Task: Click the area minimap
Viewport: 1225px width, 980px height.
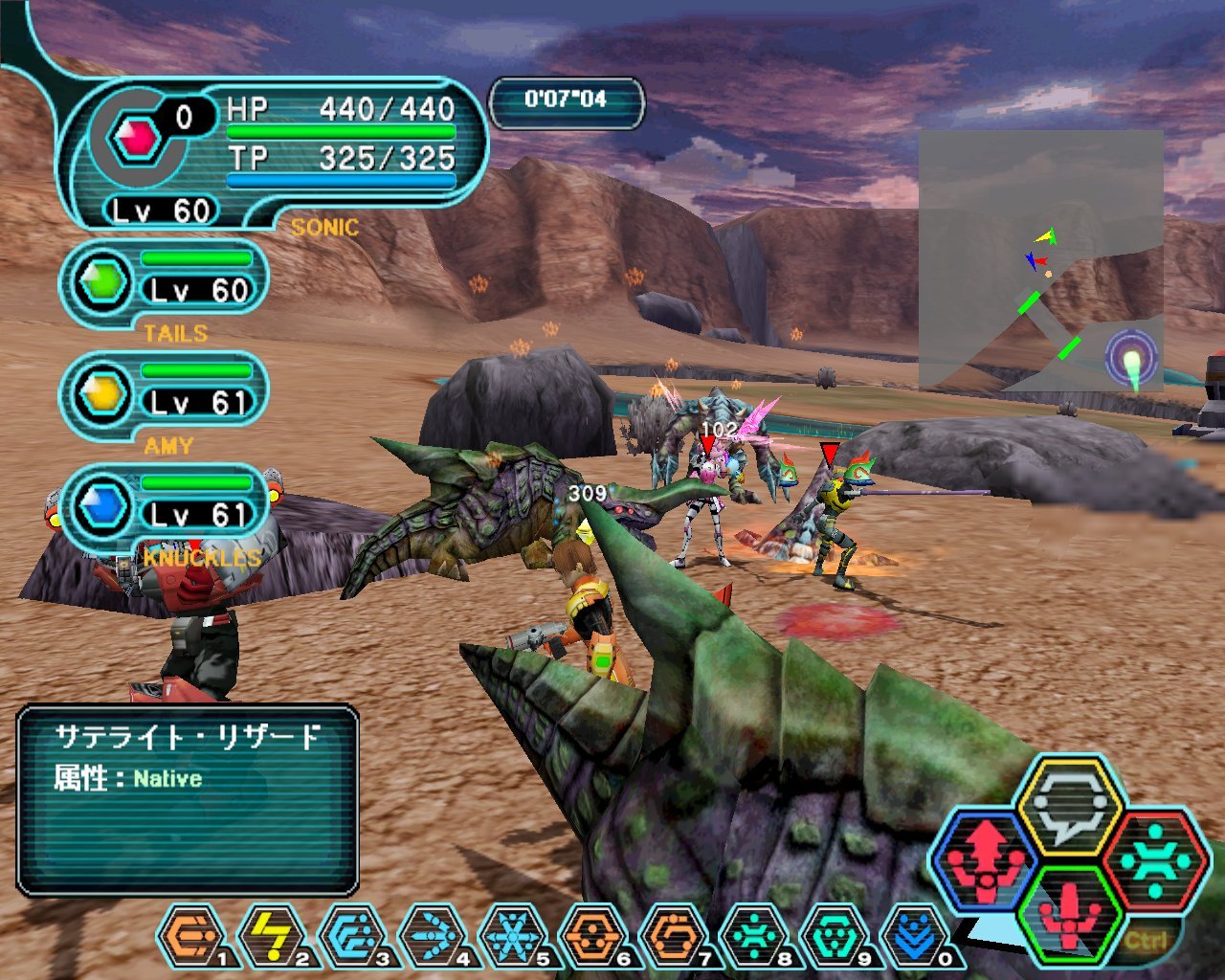Action: pos(1040,260)
